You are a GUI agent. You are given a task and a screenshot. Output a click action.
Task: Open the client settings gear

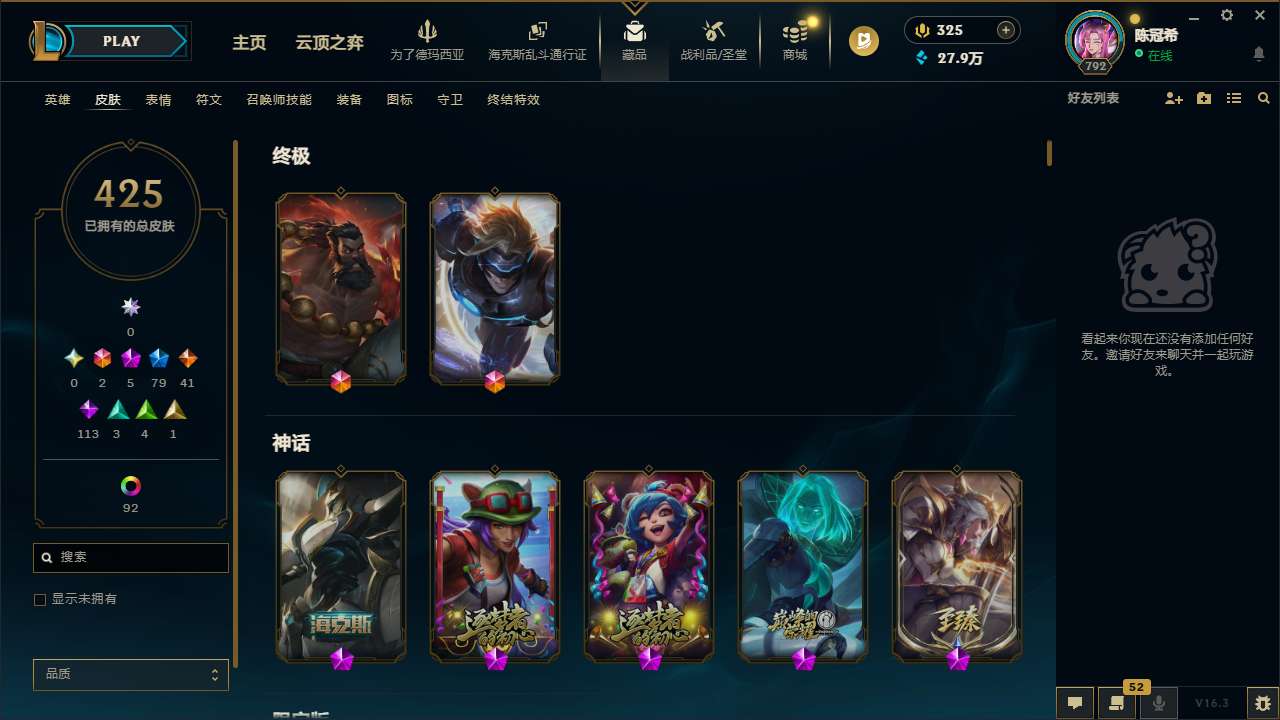[x=1226, y=15]
